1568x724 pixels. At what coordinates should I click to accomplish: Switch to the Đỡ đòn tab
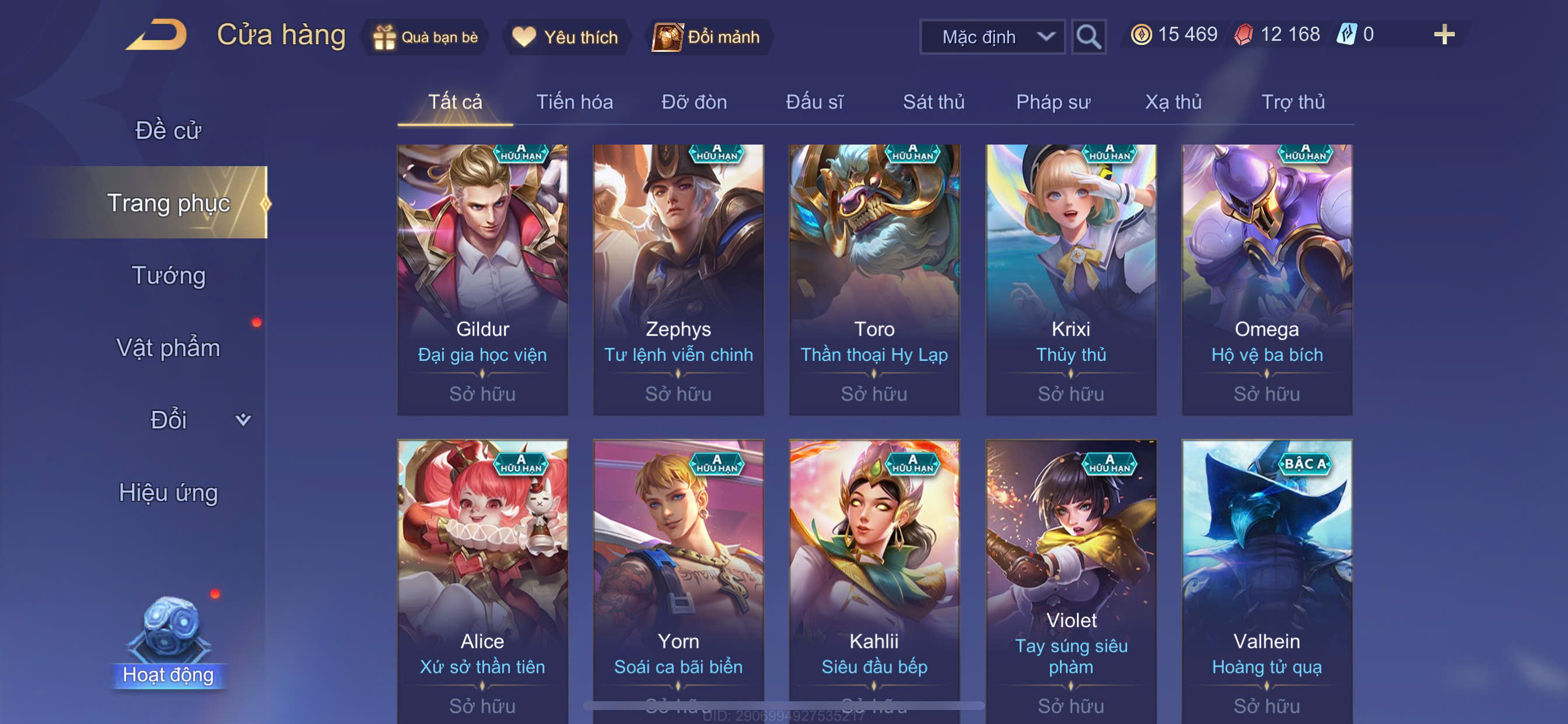694,102
